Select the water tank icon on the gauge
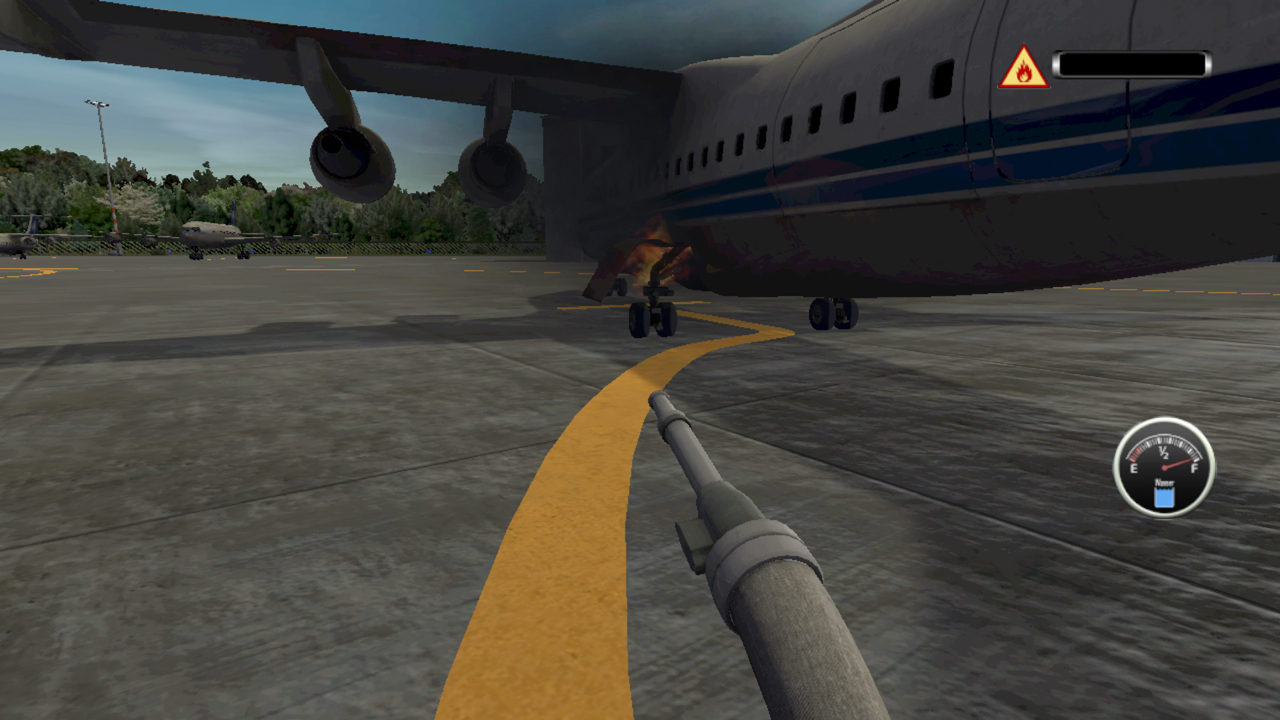The height and width of the screenshot is (720, 1280). (1164, 496)
